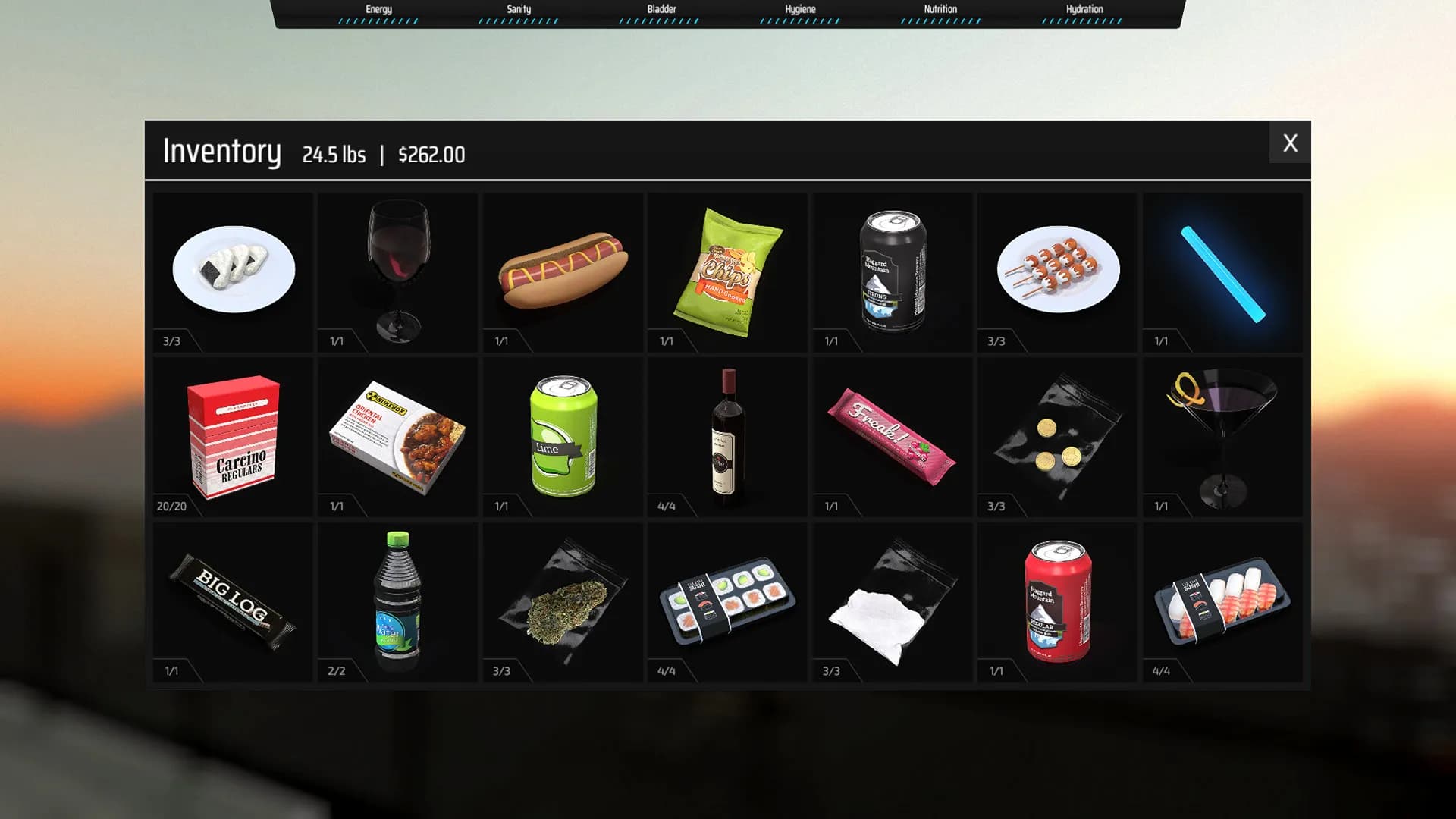Viewport: 1456px width, 819px height.
Task: Click the onigiri plate in the first slot
Action: [x=233, y=269]
